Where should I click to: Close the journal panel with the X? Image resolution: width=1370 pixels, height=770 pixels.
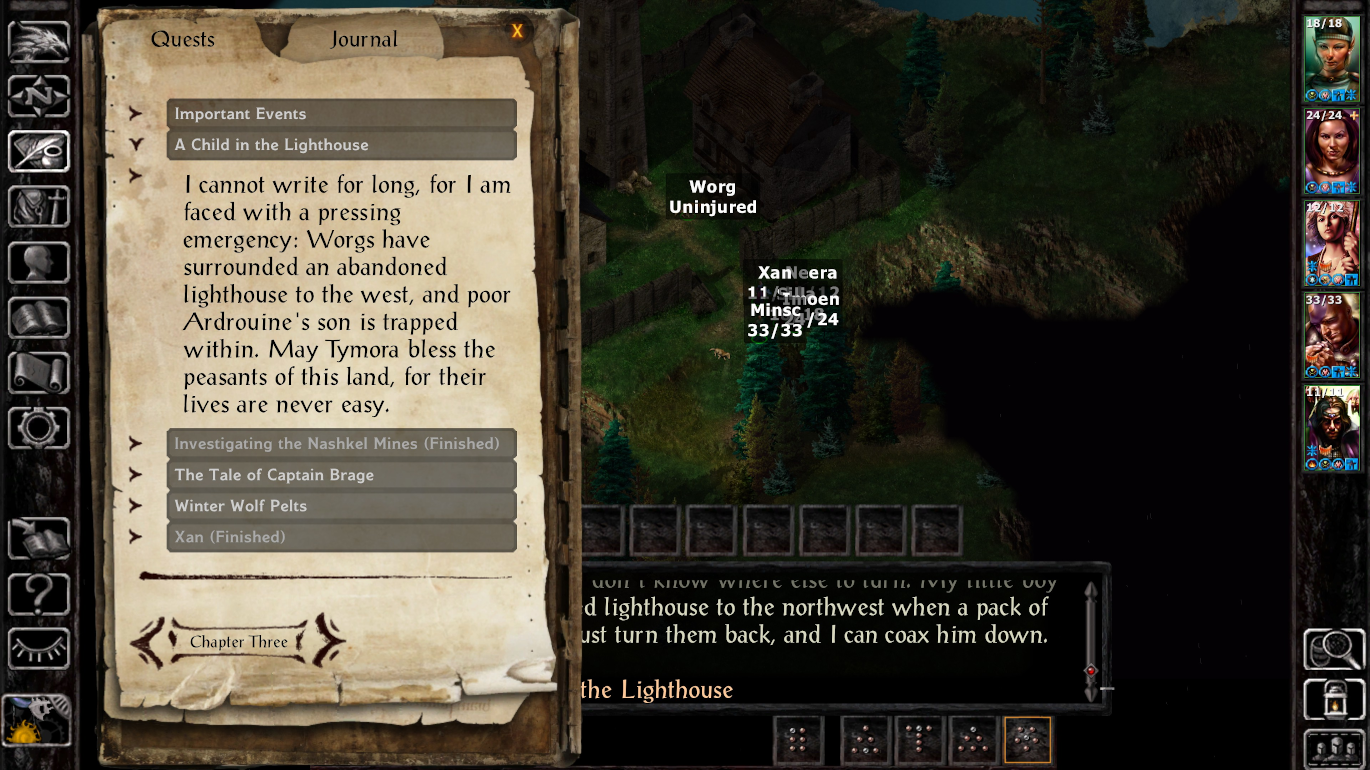(517, 31)
